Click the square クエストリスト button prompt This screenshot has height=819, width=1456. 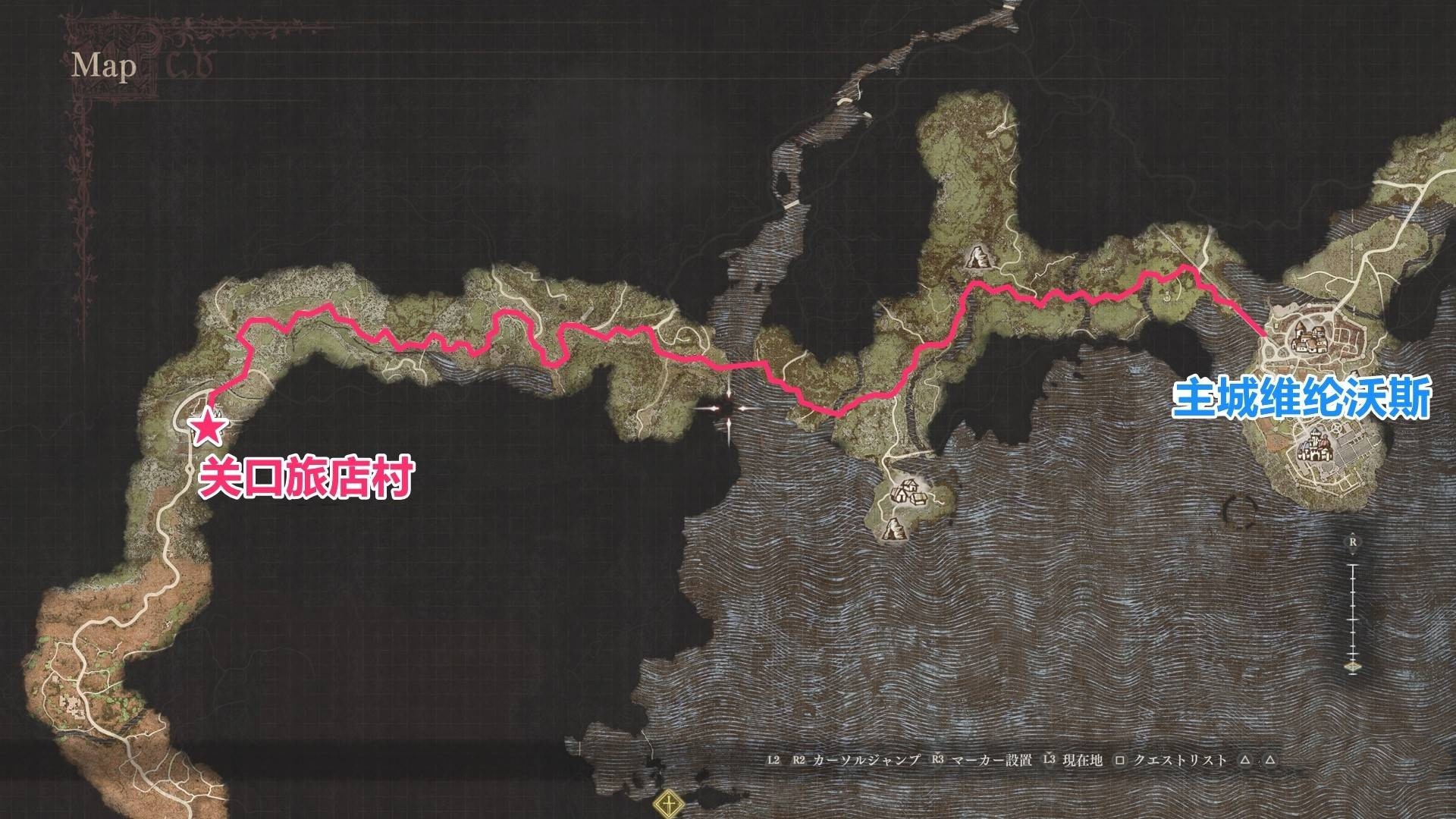point(1120,761)
